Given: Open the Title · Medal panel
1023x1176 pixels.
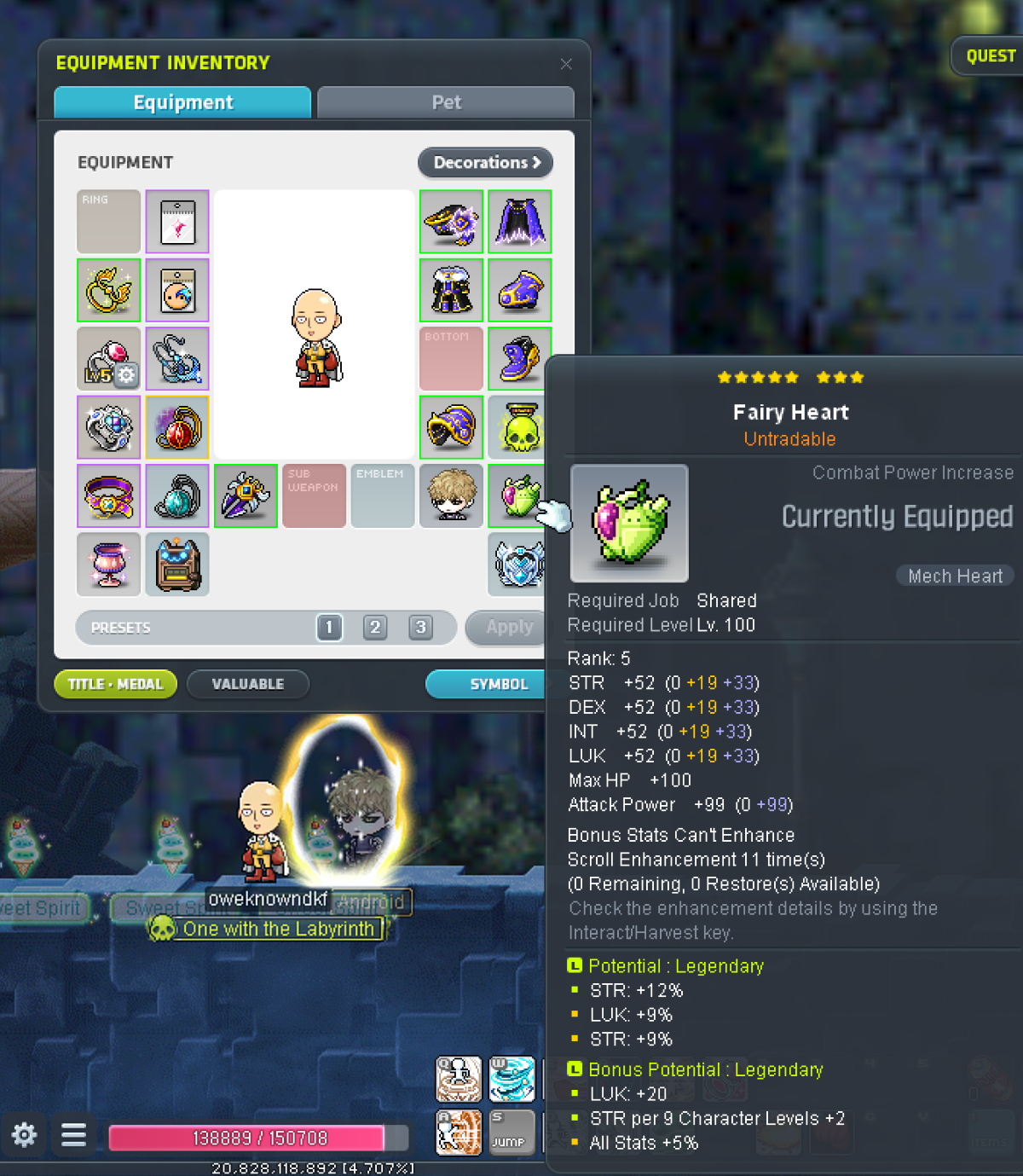Looking at the screenshot, I should tap(115, 684).
